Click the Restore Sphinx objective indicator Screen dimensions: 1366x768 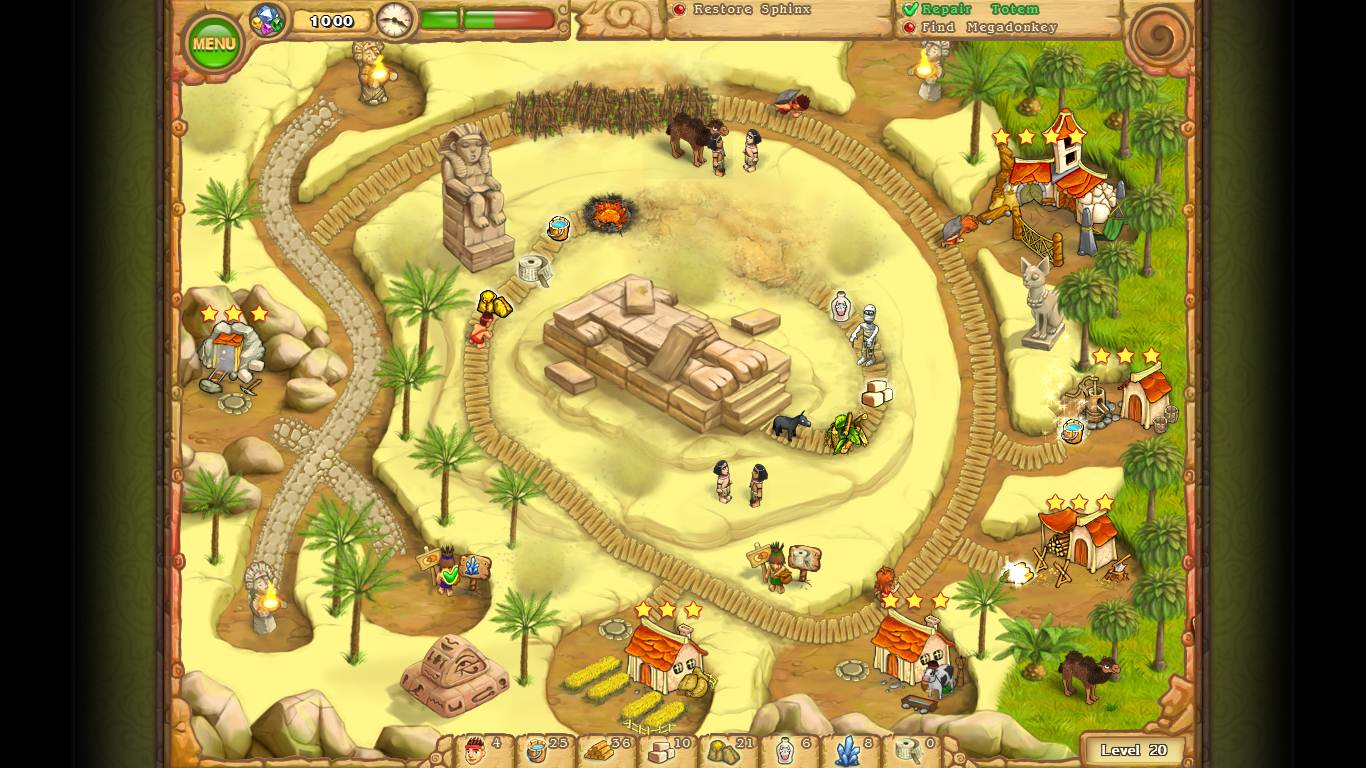coord(682,9)
